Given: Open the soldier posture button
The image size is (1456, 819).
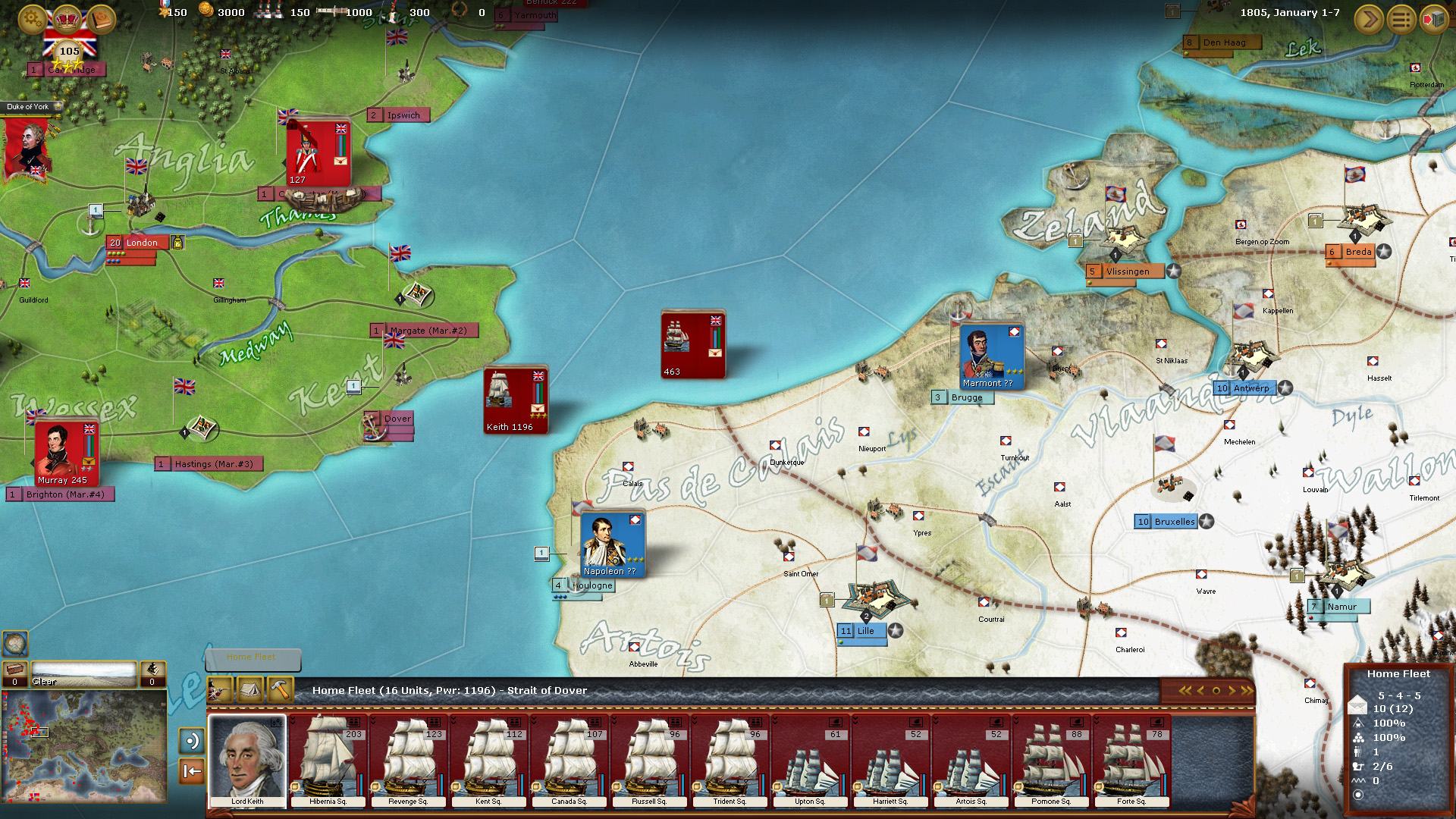Looking at the screenshot, I should [x=221, y=690].
